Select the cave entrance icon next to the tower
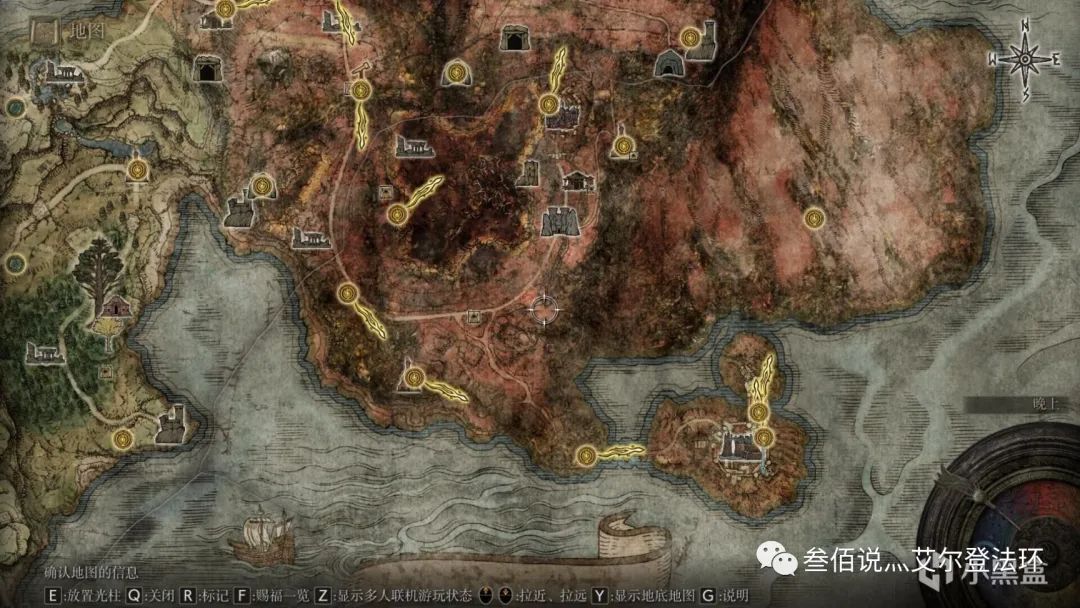 click(669, 64)
